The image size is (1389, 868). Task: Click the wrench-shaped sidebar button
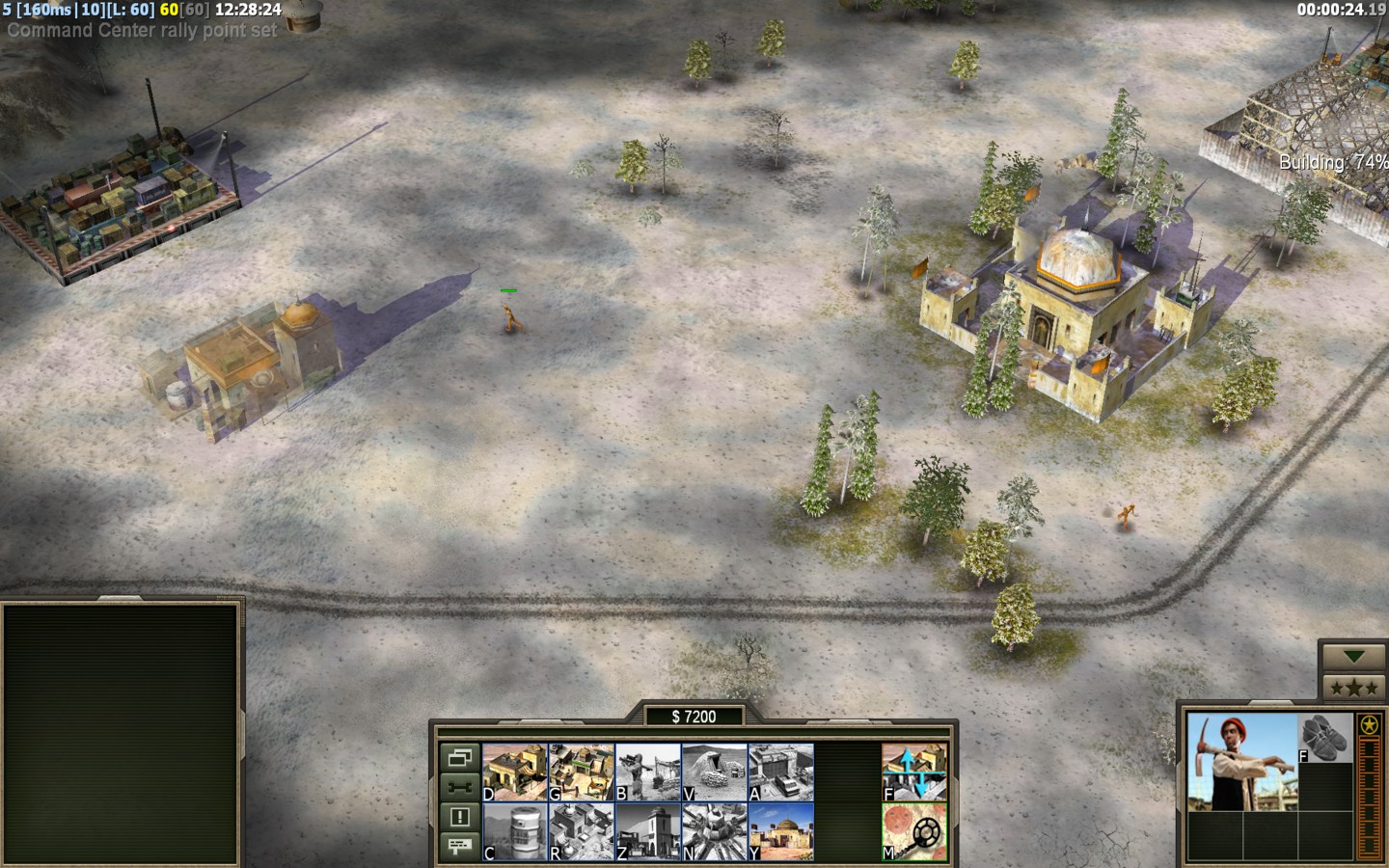coord(460,787)
